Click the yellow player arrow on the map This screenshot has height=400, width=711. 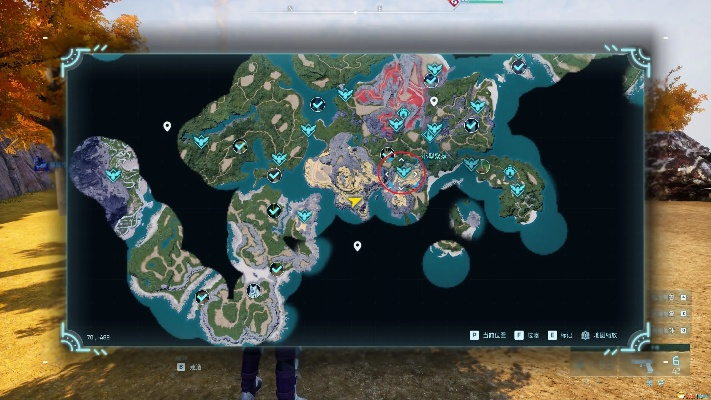click(x=356, y=201)
